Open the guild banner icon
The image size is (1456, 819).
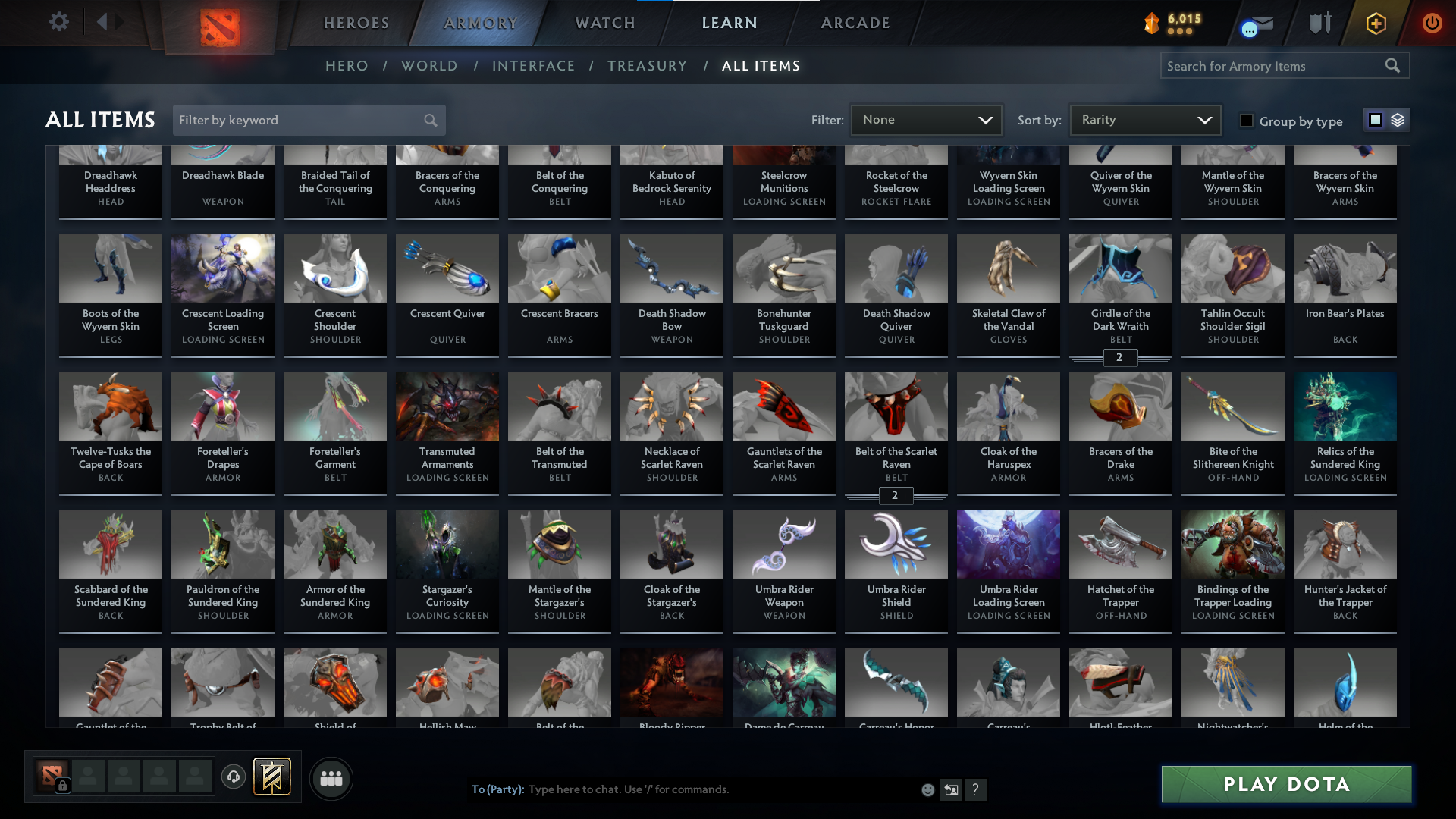[x=272, y=777]
